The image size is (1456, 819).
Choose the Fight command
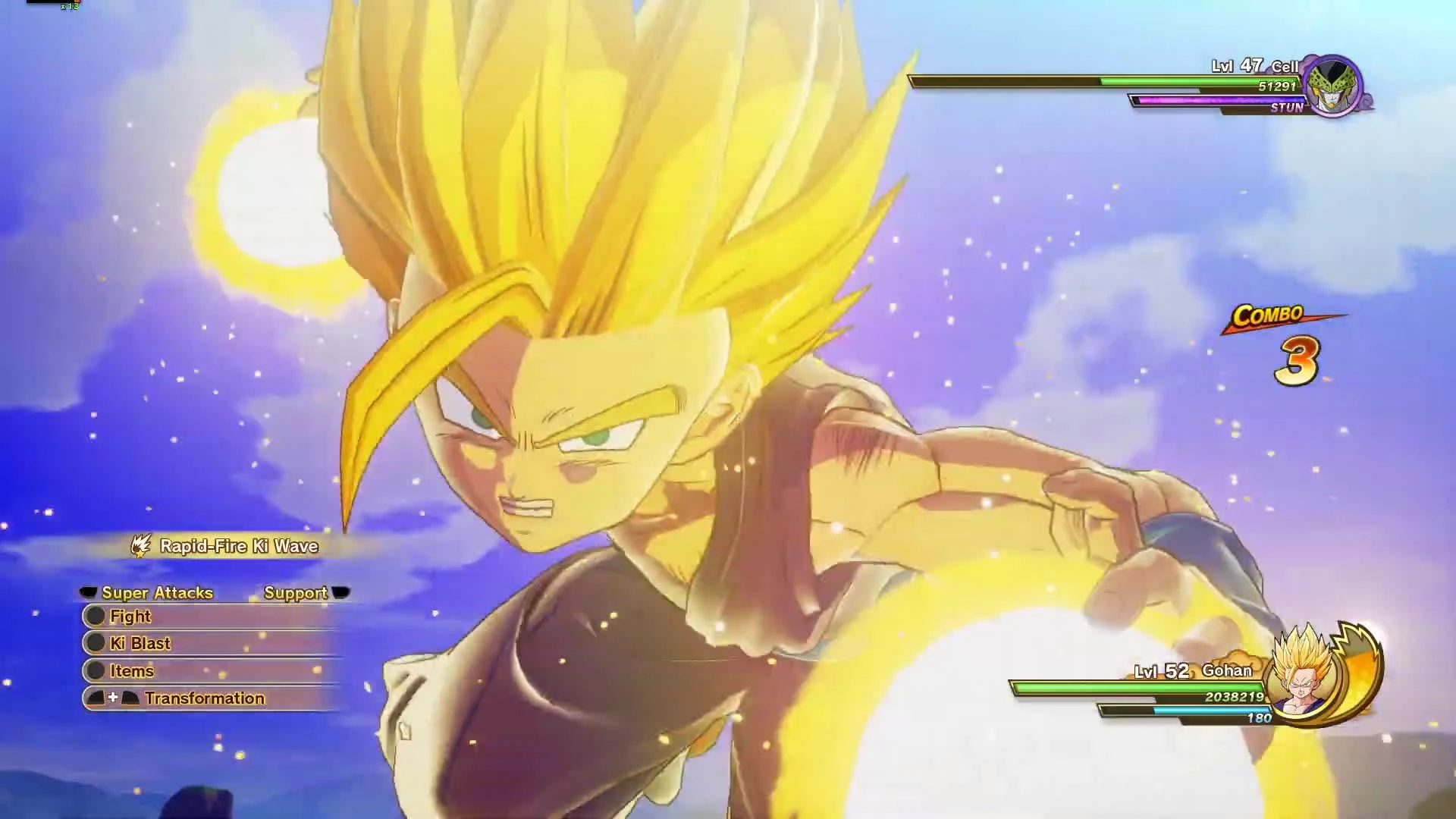(x=131, y=616)
